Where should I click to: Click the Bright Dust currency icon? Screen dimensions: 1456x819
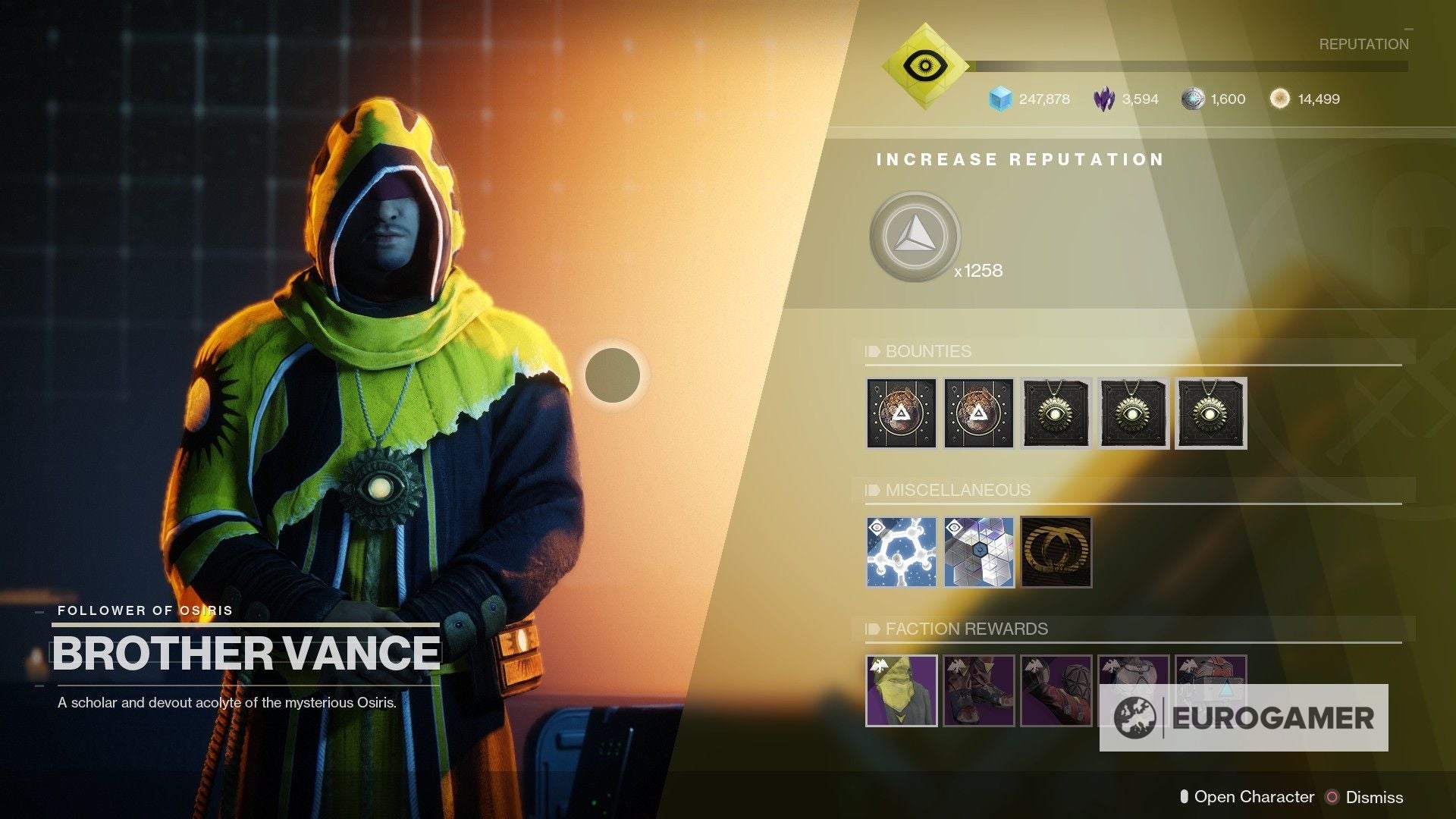(1279, 99)
